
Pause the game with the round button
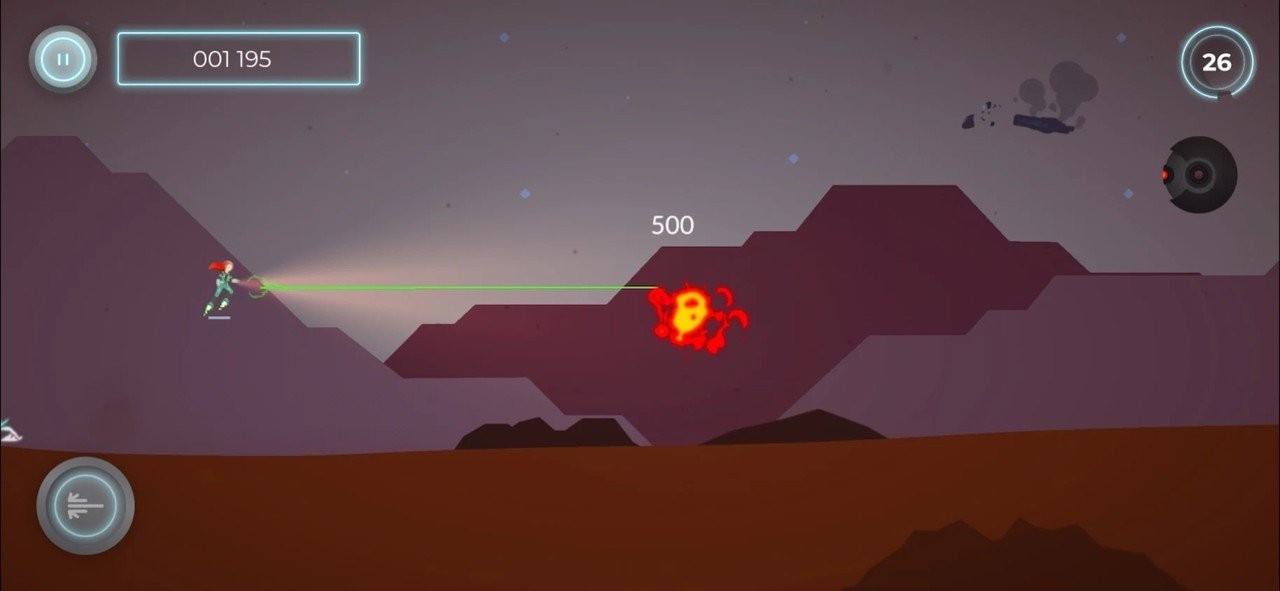click(63, 59)
